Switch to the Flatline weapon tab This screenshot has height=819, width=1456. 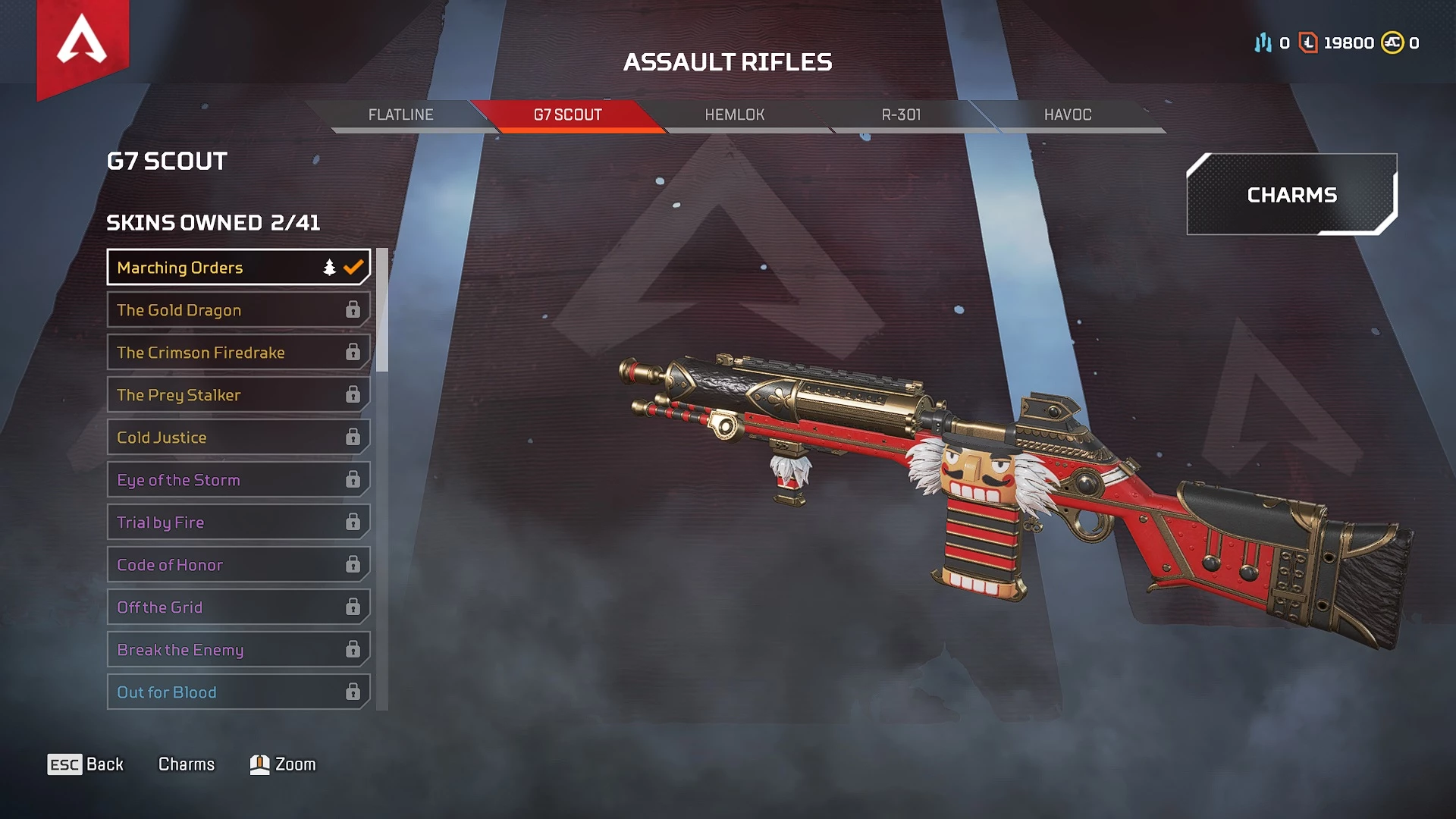[400, 115]
